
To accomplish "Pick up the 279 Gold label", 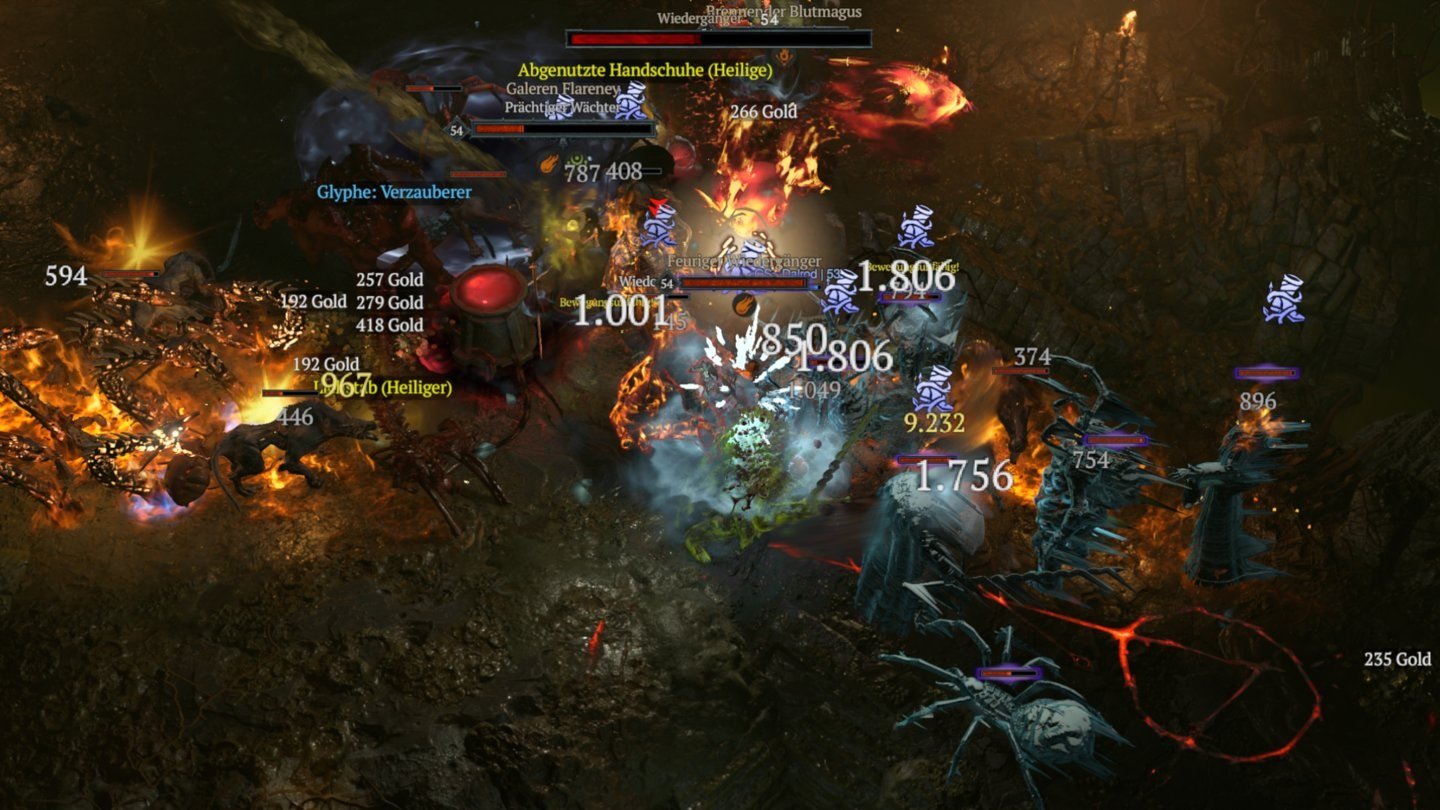I will [x=389, y=302].
